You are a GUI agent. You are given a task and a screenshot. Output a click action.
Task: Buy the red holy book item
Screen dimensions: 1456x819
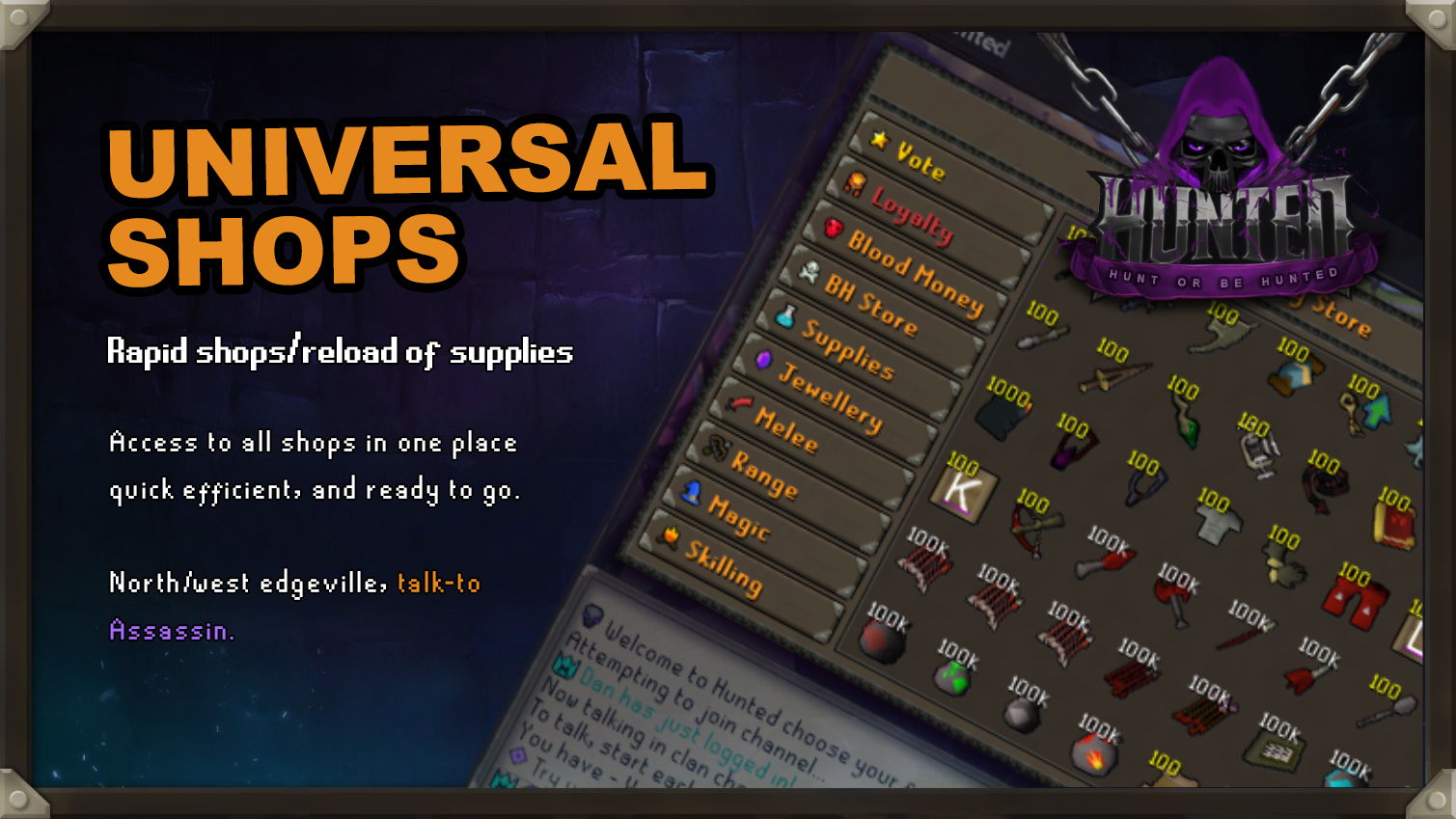1393,524
